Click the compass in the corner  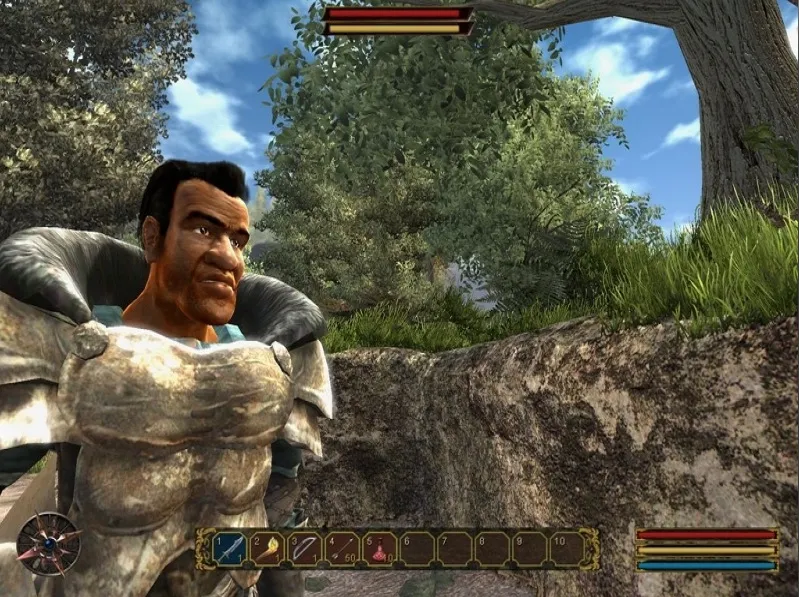47,541
